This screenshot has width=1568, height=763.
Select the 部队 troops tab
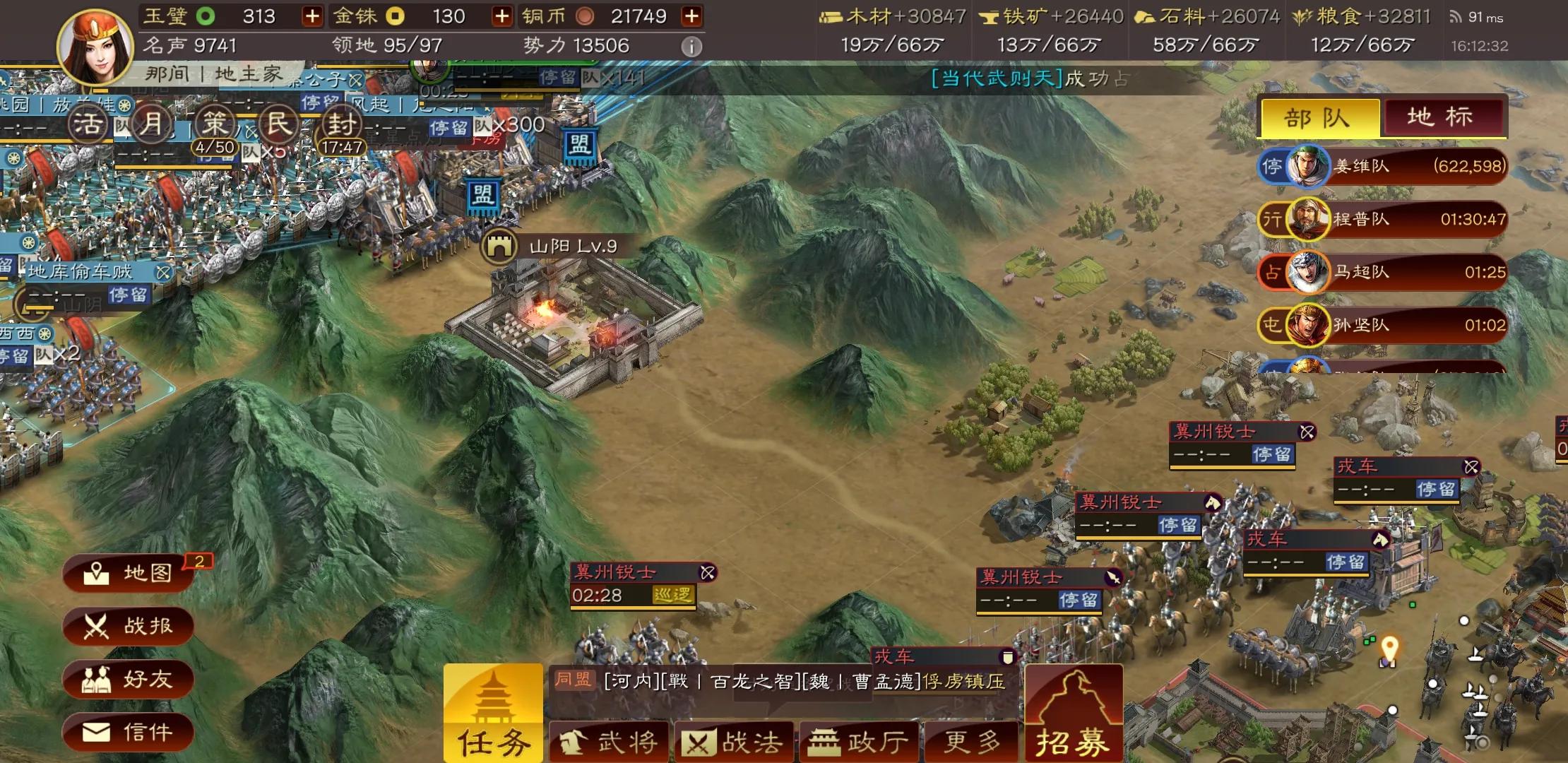(1318, 118)
